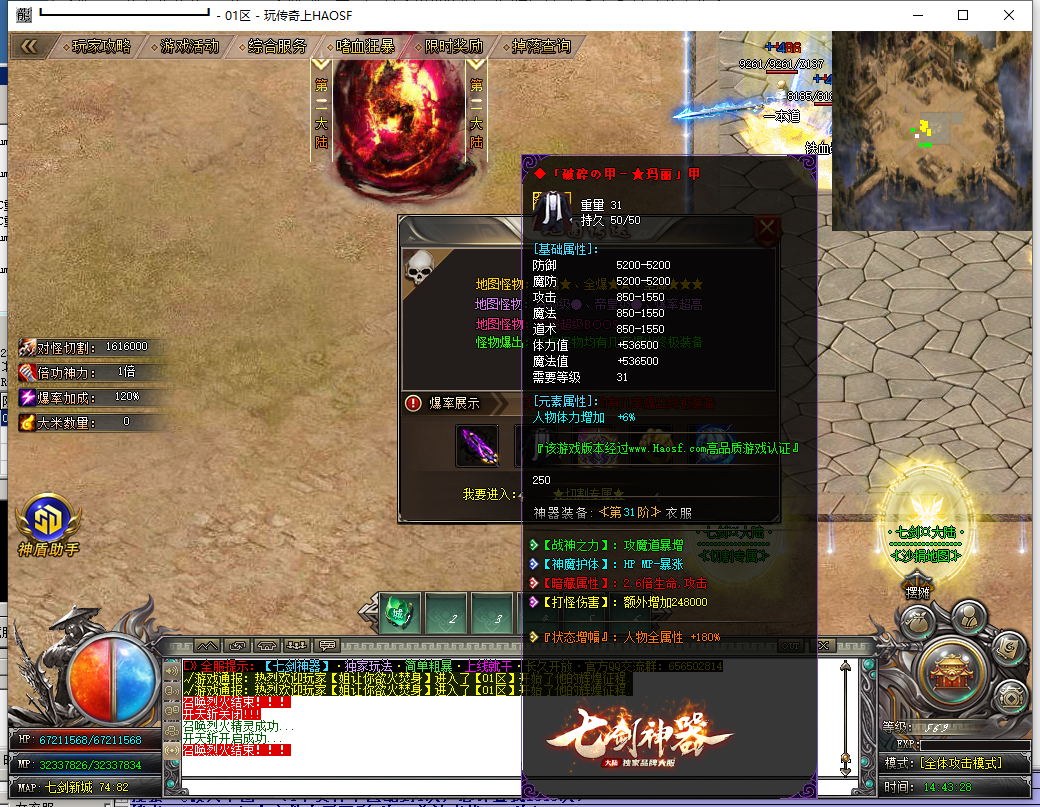Image resolution: width=1040 pixels, height=807 pixels.
Task: Click the minimap
Action: pos(931,130)
